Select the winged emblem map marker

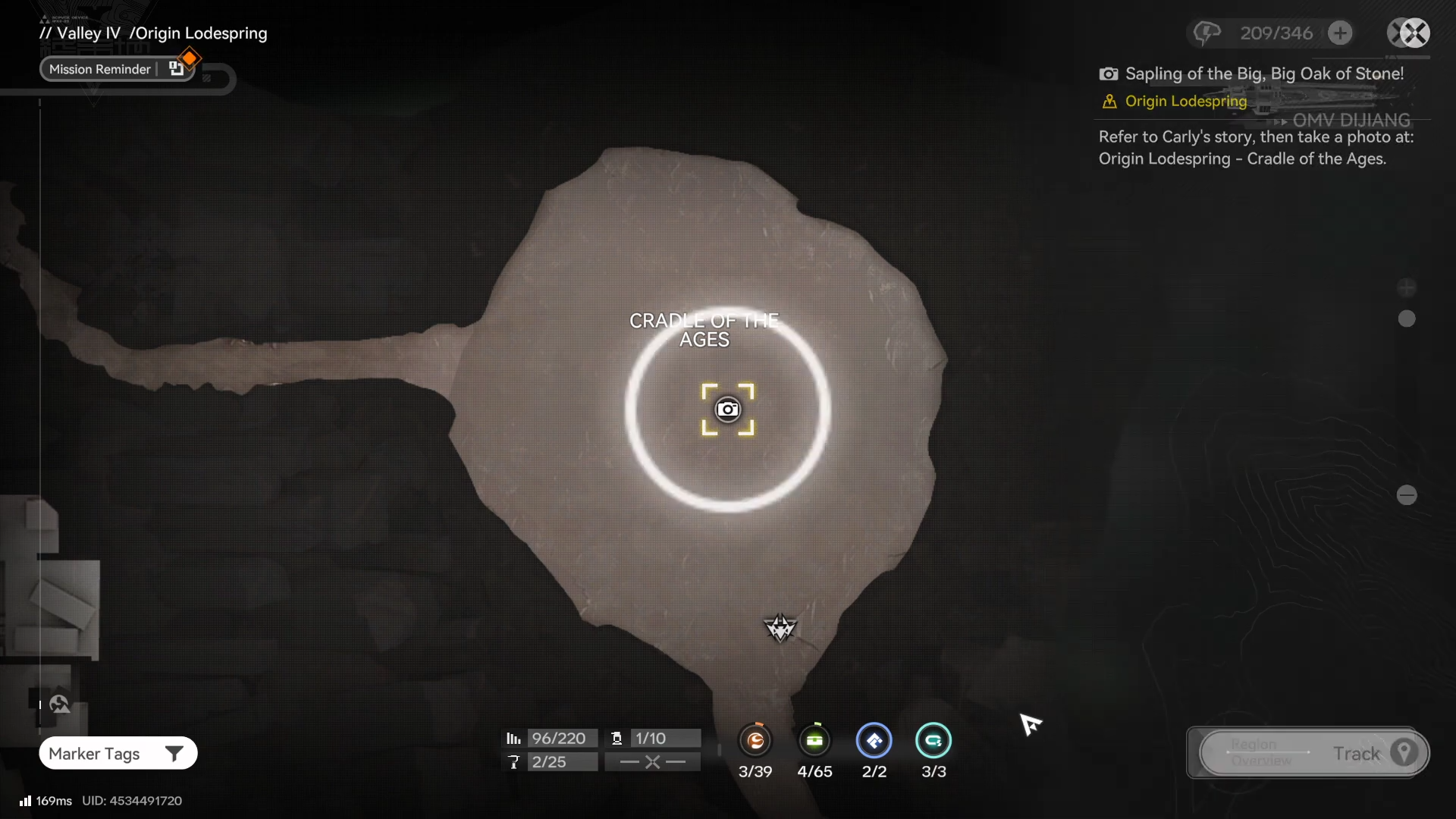coord(780,628)
